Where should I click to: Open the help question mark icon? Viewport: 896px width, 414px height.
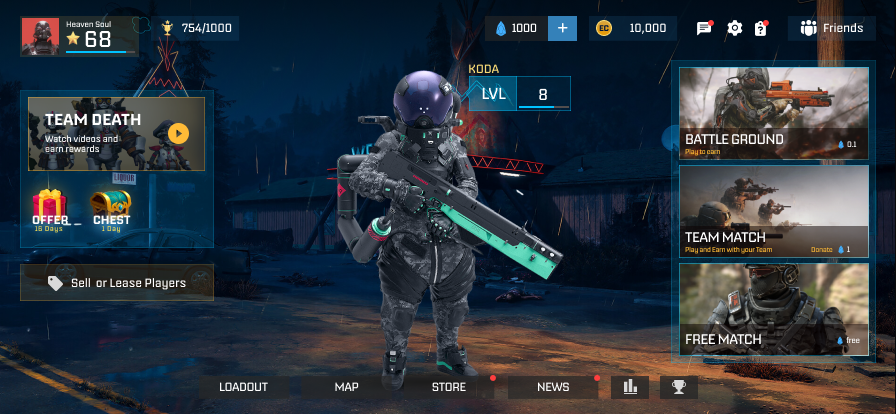[x=761, y=28]
